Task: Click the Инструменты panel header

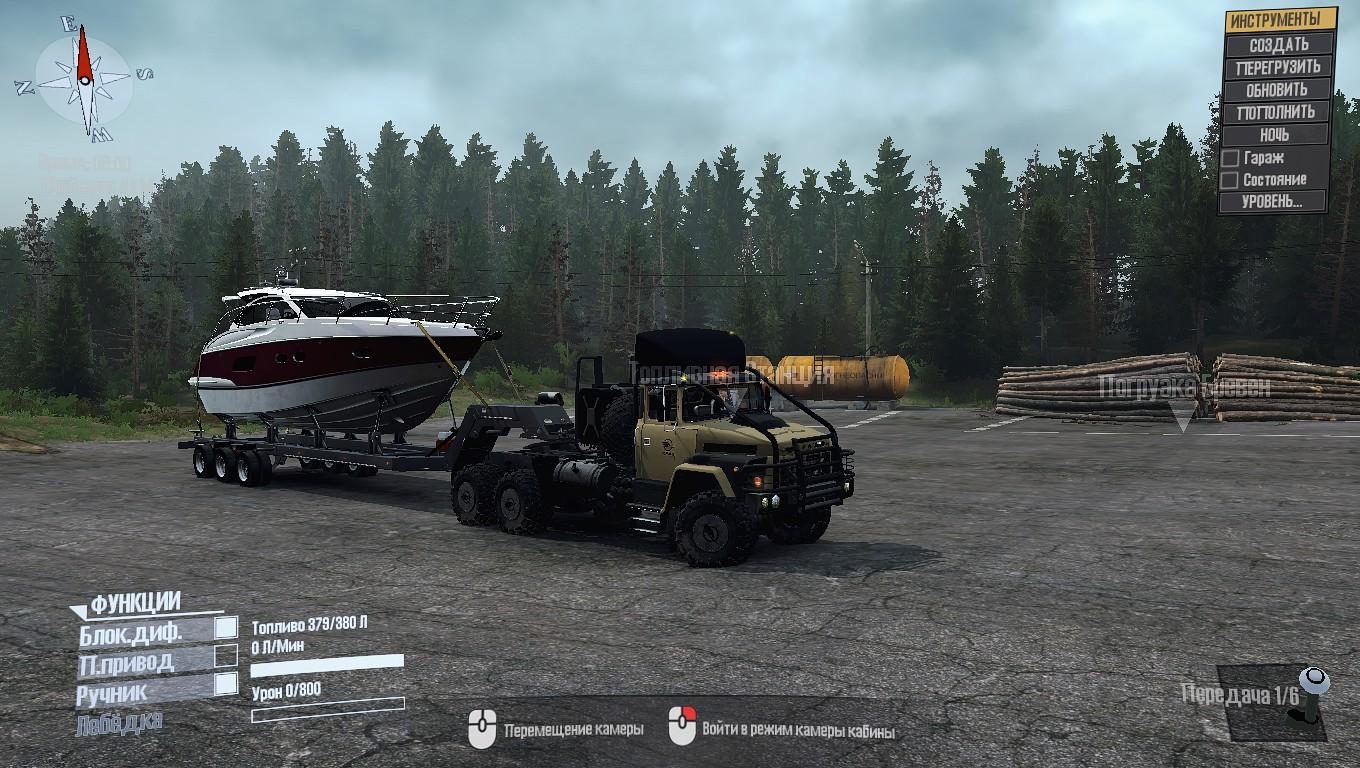Action: coord(1280,20)
